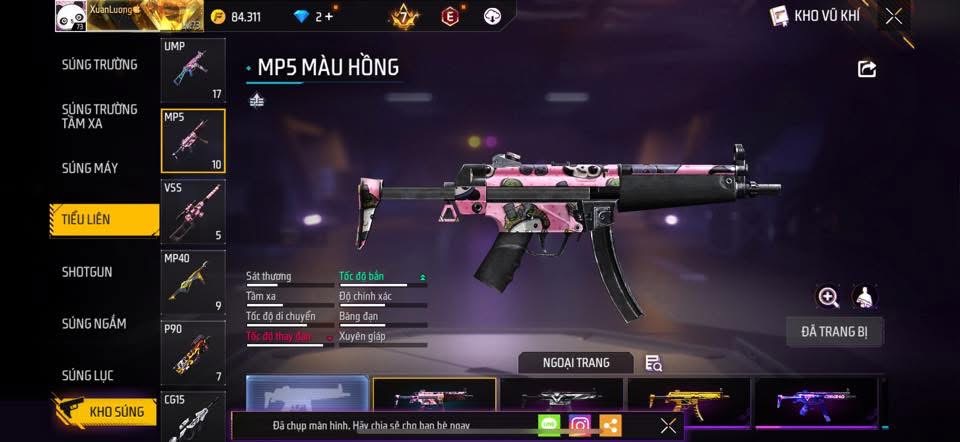The image size is (960, 442).
Task: Close the Kho Vũ Khí screen
Action: [x=894, y=16]
